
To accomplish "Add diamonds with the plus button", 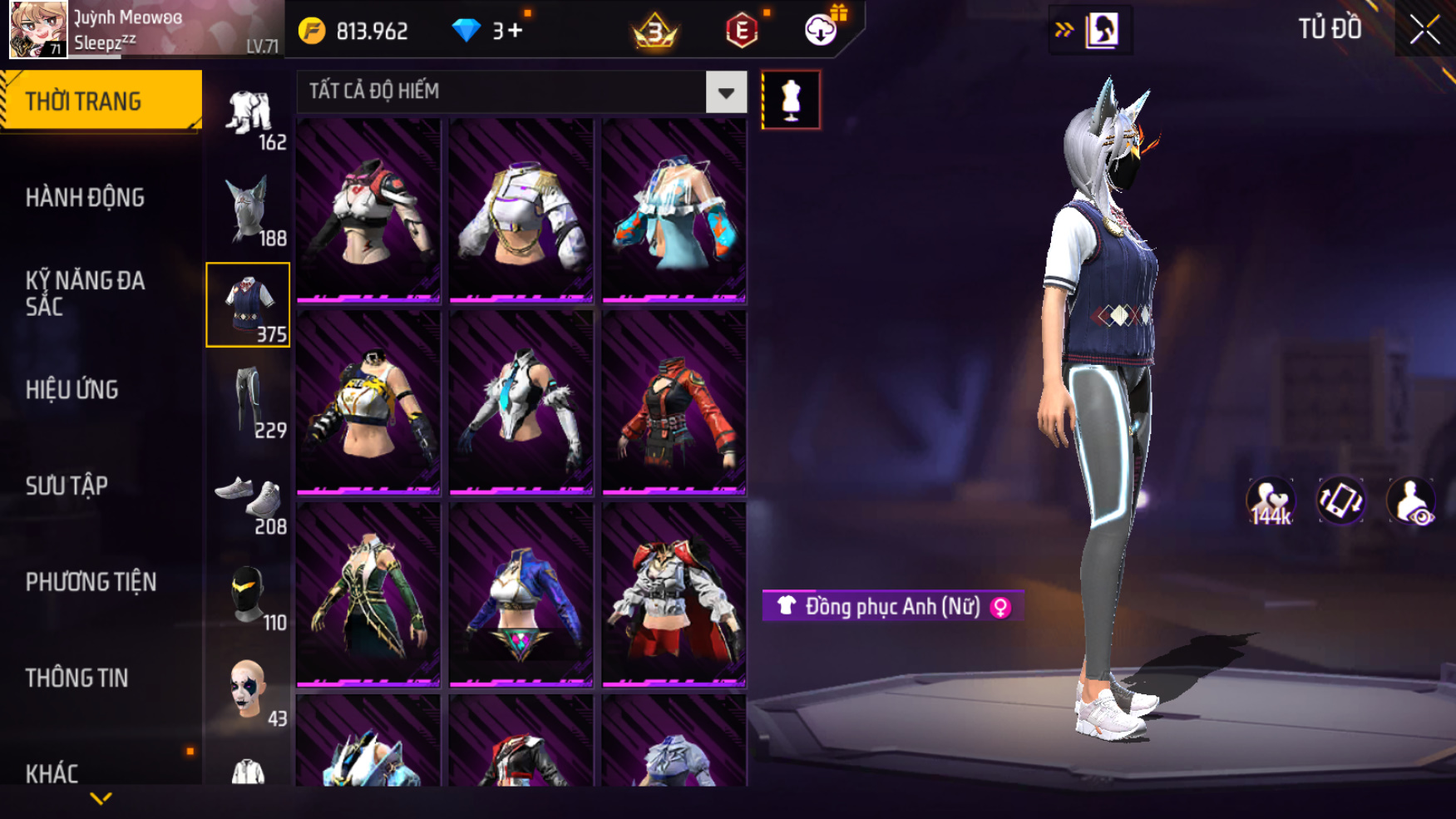I will coord(515,31).
